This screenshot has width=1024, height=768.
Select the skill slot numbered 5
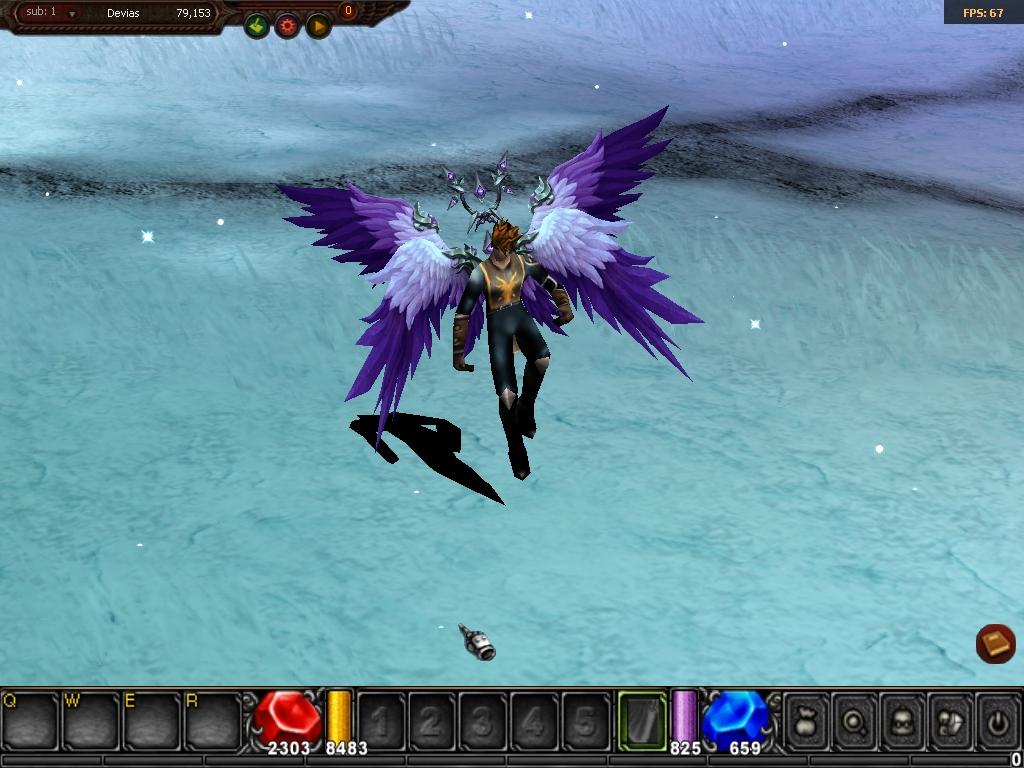[x=586, y=720]
